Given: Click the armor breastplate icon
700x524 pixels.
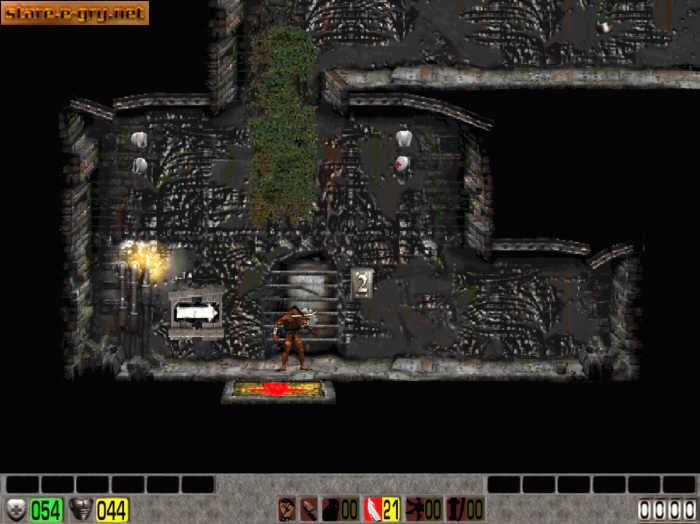Looking at the screenshot, I should tap(81, 509).
